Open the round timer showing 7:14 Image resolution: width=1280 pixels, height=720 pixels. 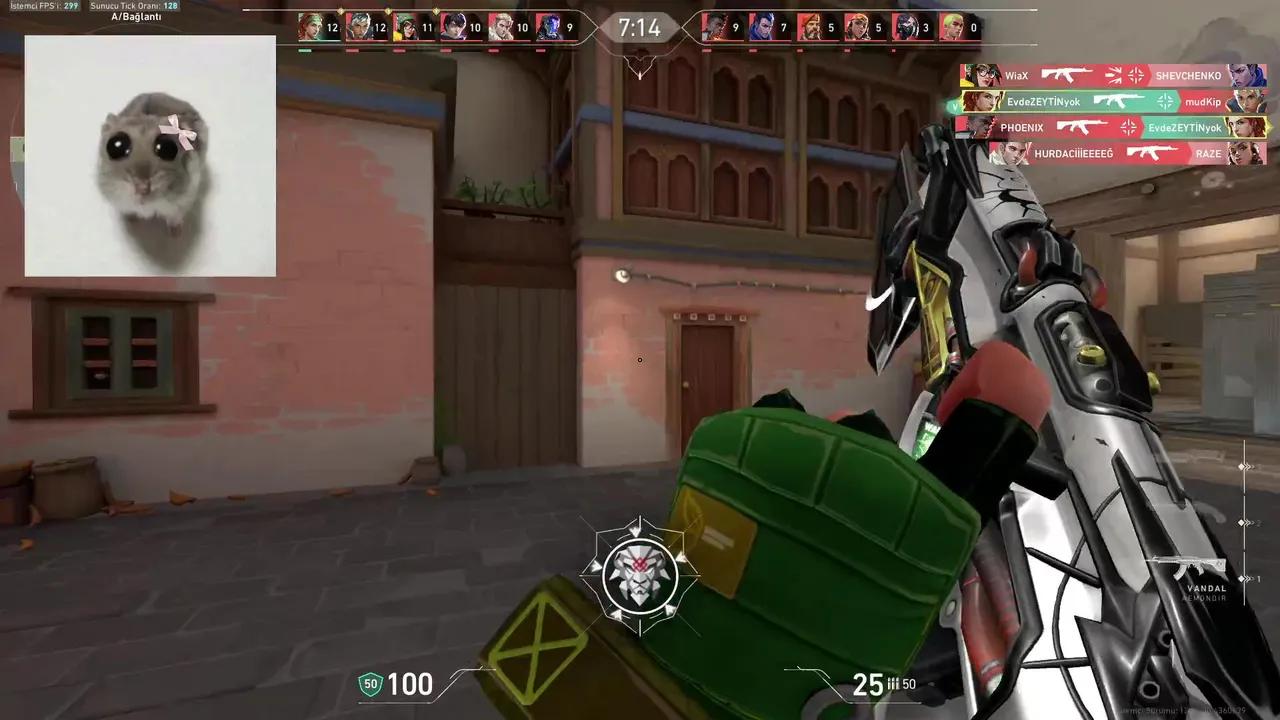[640, 28]
